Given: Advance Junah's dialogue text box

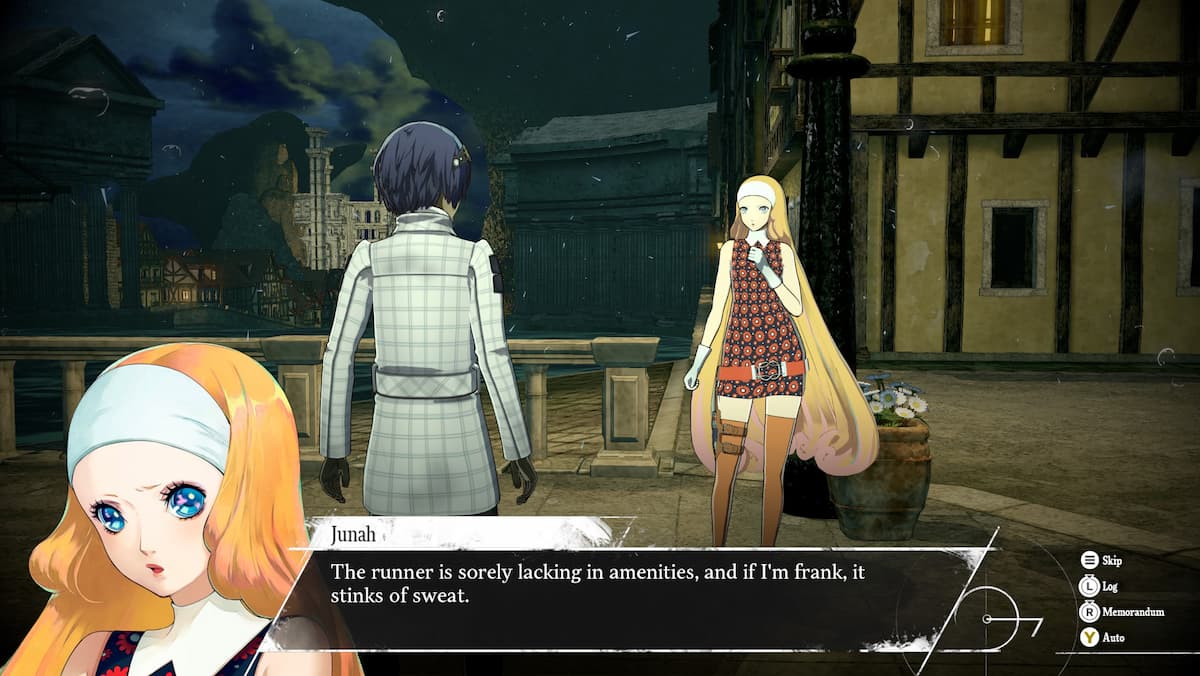Looking at the screenshot, I should point(620,597).
